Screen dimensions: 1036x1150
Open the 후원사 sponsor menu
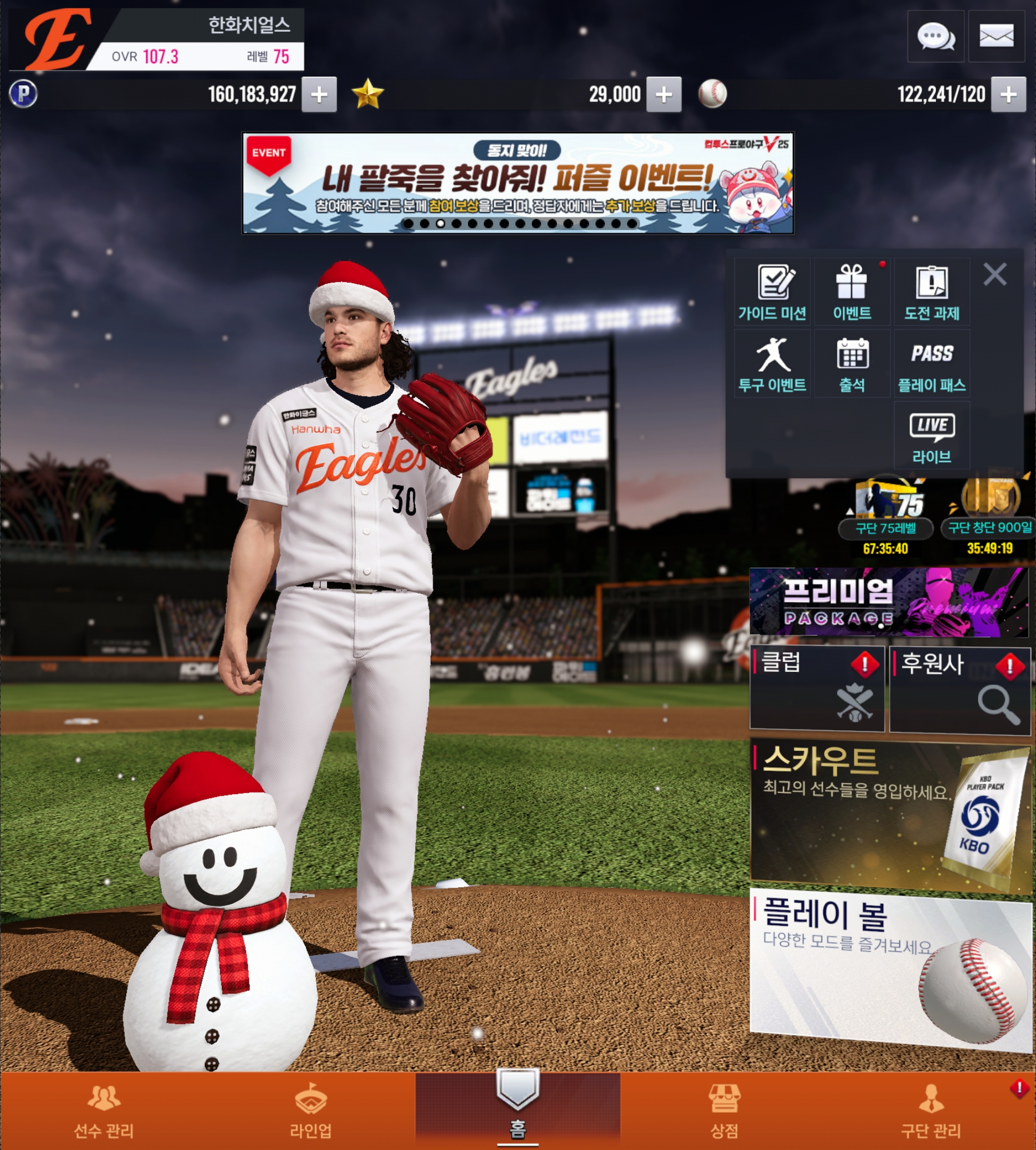click(959, 689)
